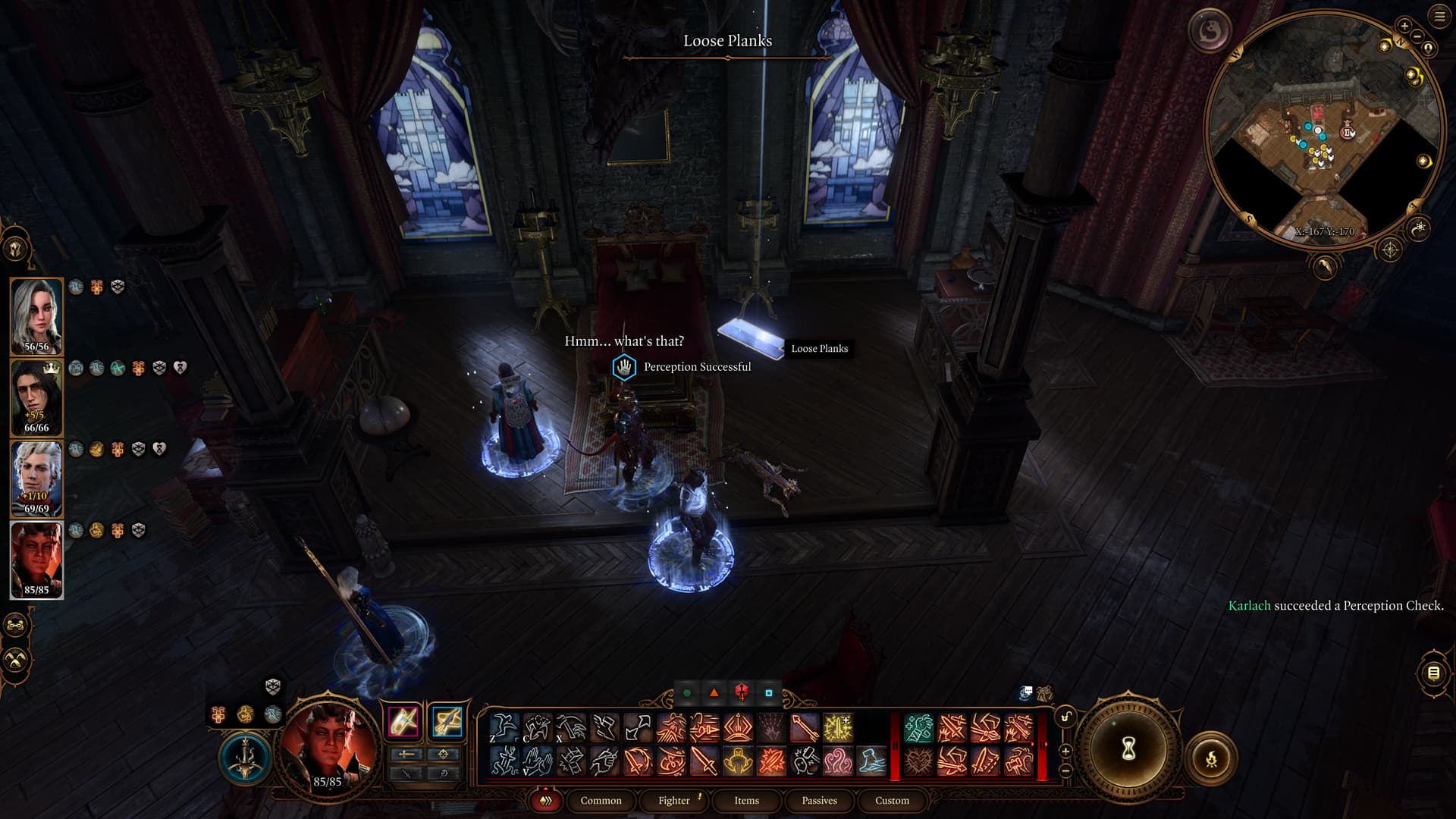Select the melee weapon set slot
This screenshot has height=819, width=1456.
click(x=403, y=721)
